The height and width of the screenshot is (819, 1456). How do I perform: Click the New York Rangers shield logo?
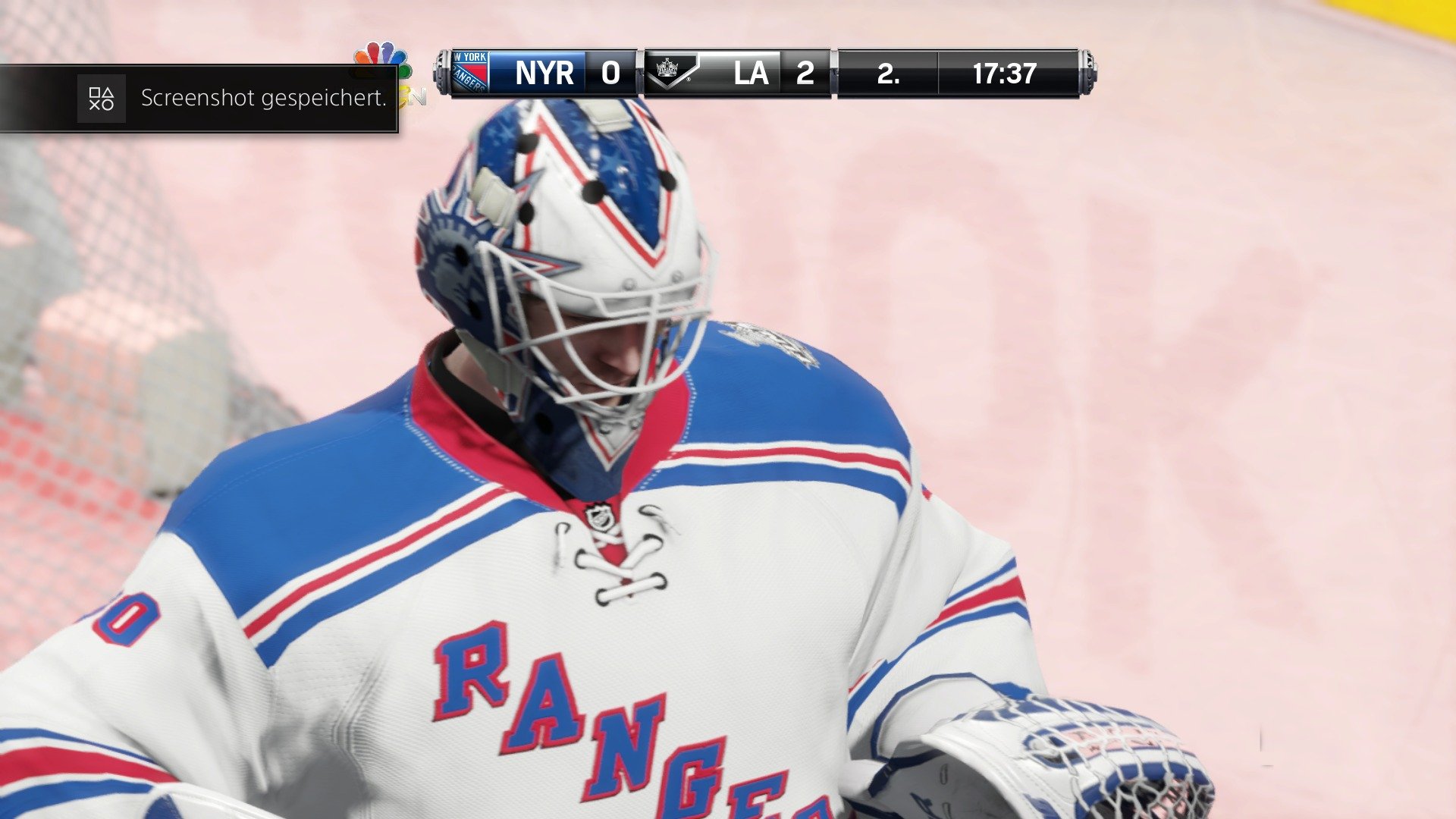[x=472, y=72]
